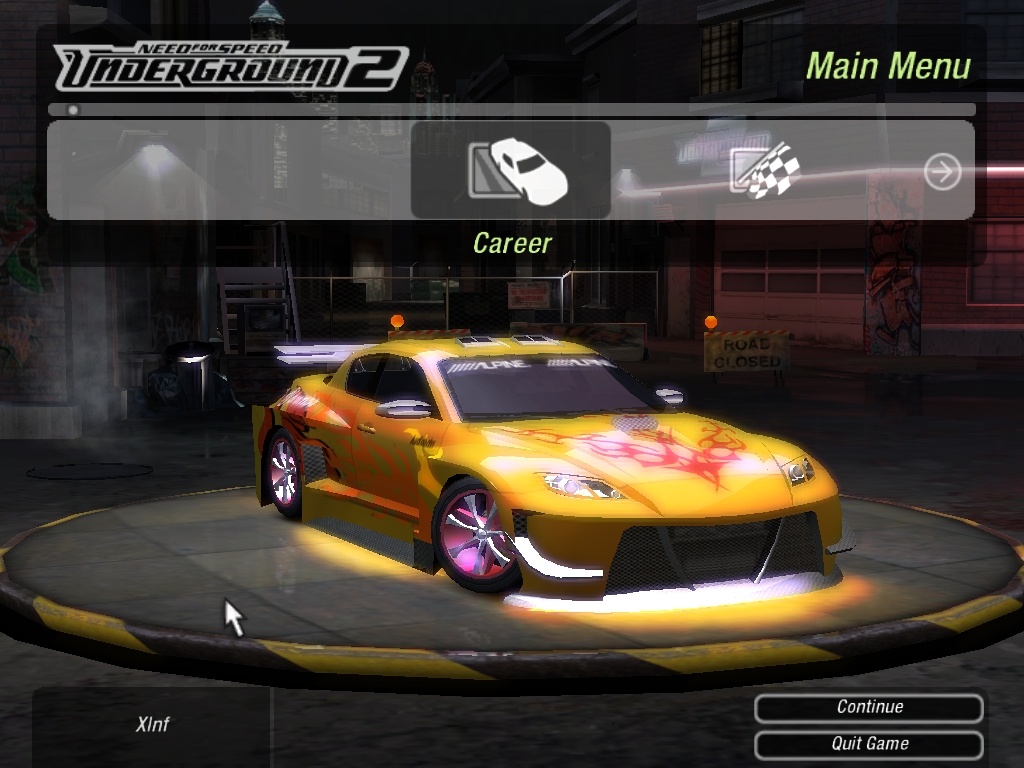
Task: Click the Continue button
Action: point(869,707)
